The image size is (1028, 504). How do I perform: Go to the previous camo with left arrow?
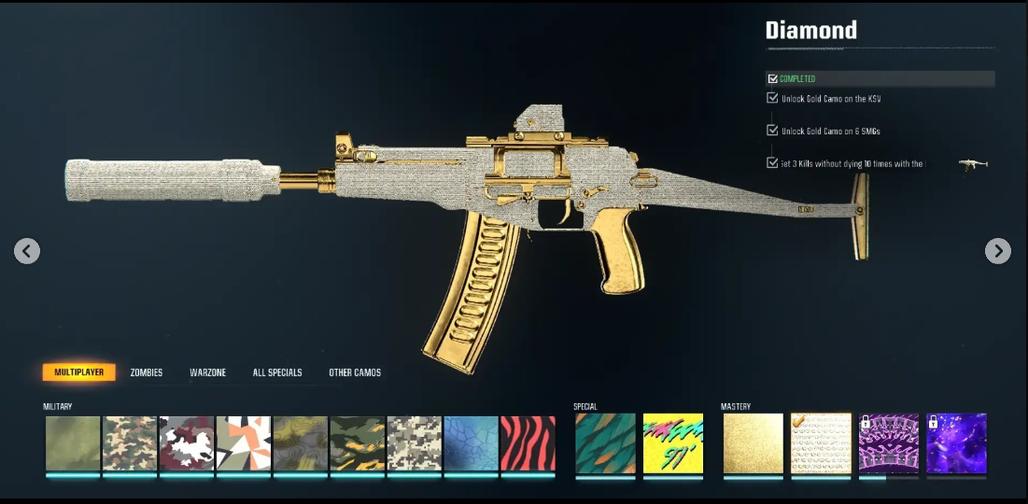(27, 251)
